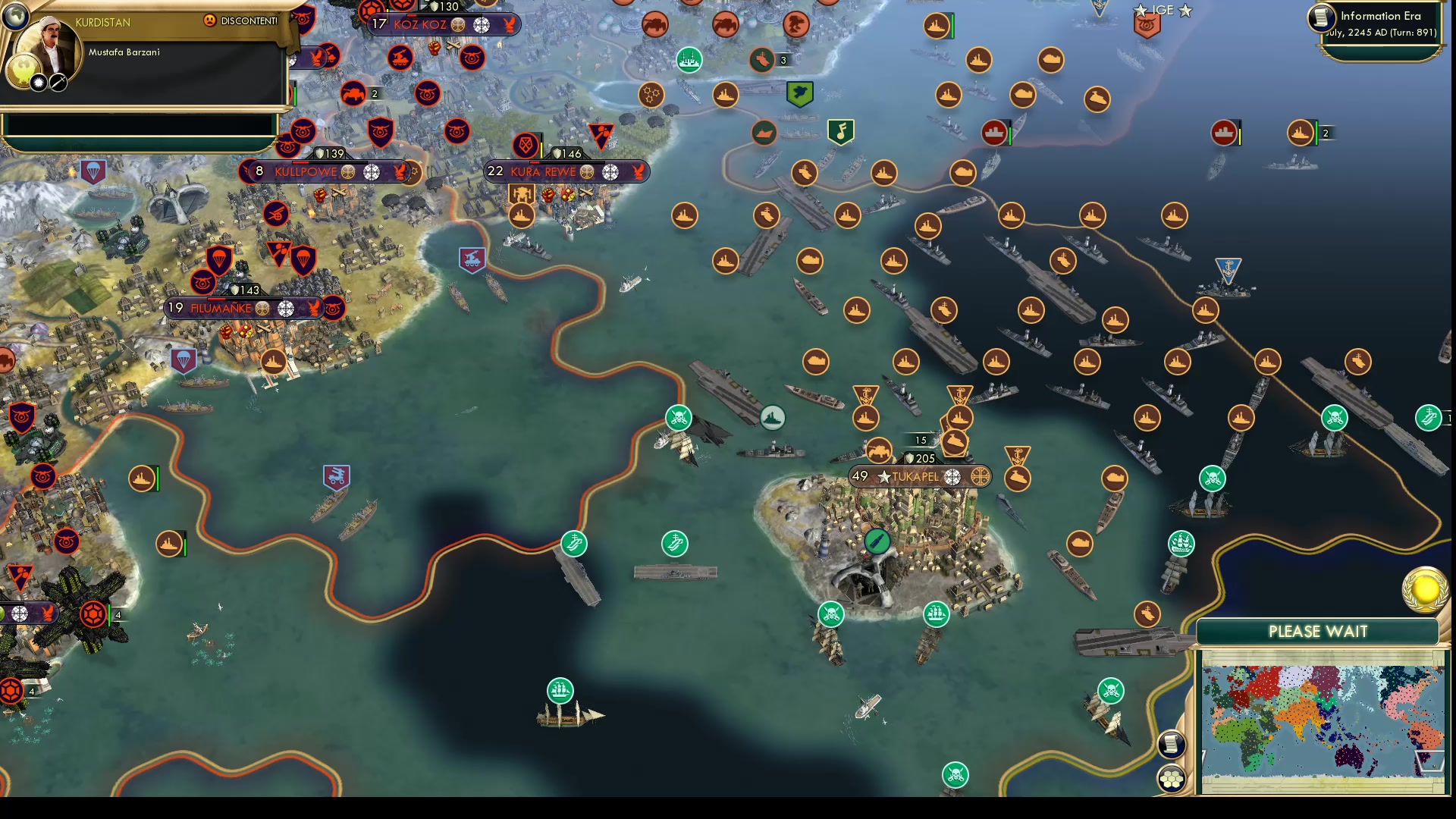1456x819 pixels.
Task: Click the left corner tab of the minimap
Action: [1203, 754]
